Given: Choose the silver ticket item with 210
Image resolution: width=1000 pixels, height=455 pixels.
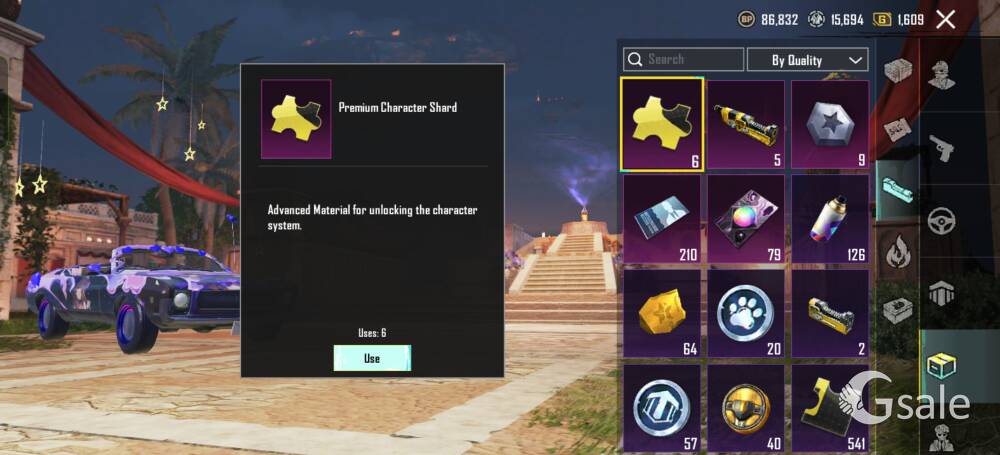Looking at the screenshot, I should [662, 218].
